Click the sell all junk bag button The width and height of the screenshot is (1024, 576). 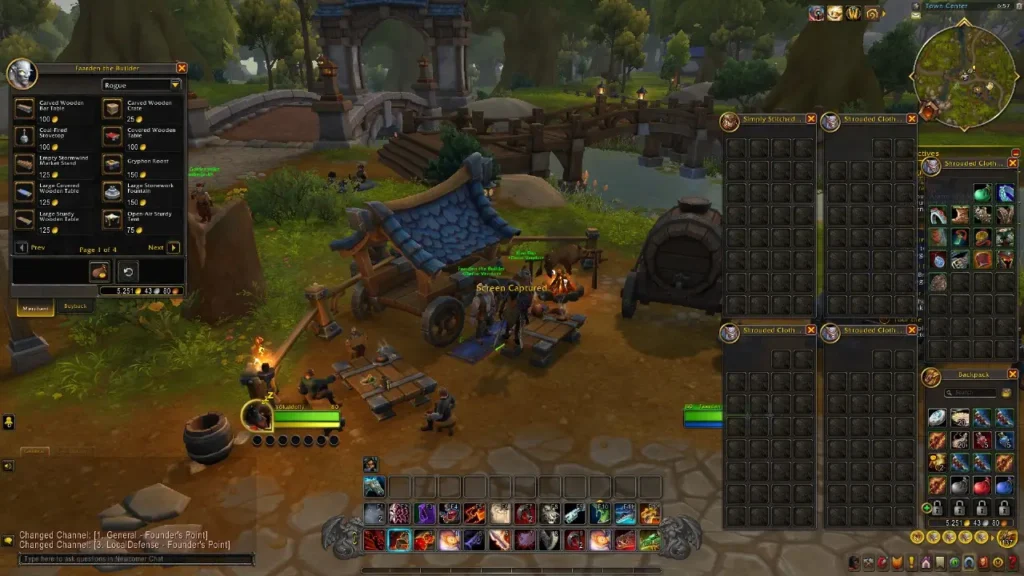[x=100, y=271]
